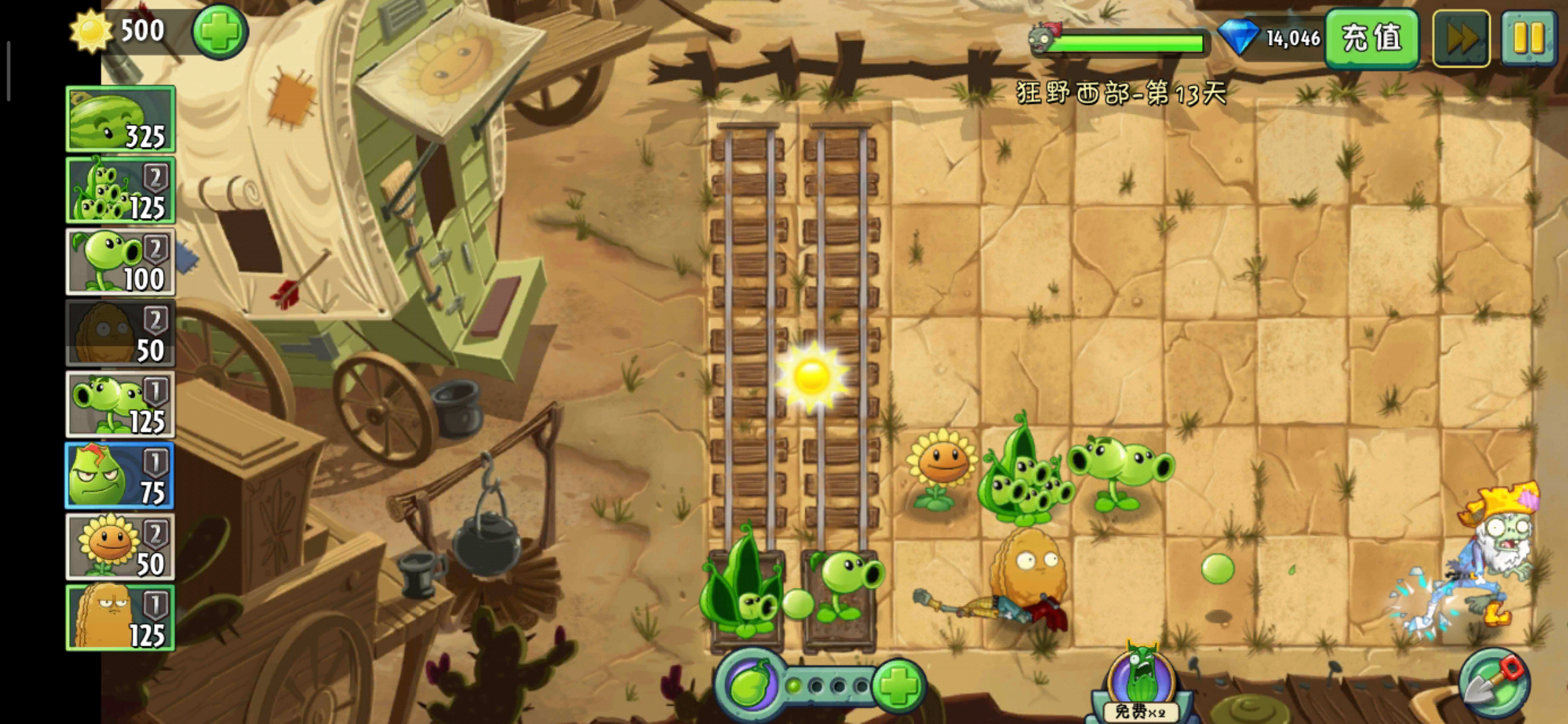Select the angry green Bonk Choy packet
Viewport: 1568px width, 724px height.
121,476
